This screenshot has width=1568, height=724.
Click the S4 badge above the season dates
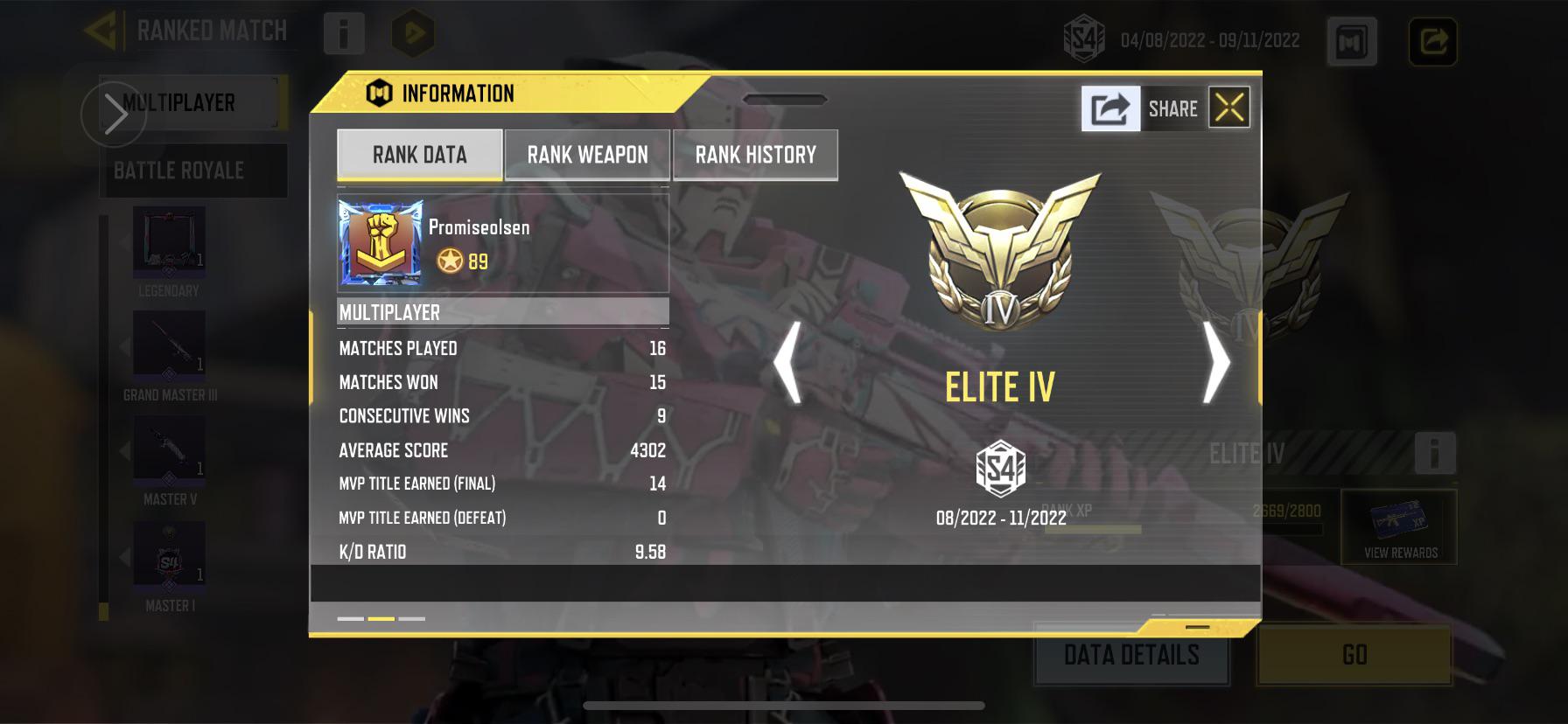point(999,466)
